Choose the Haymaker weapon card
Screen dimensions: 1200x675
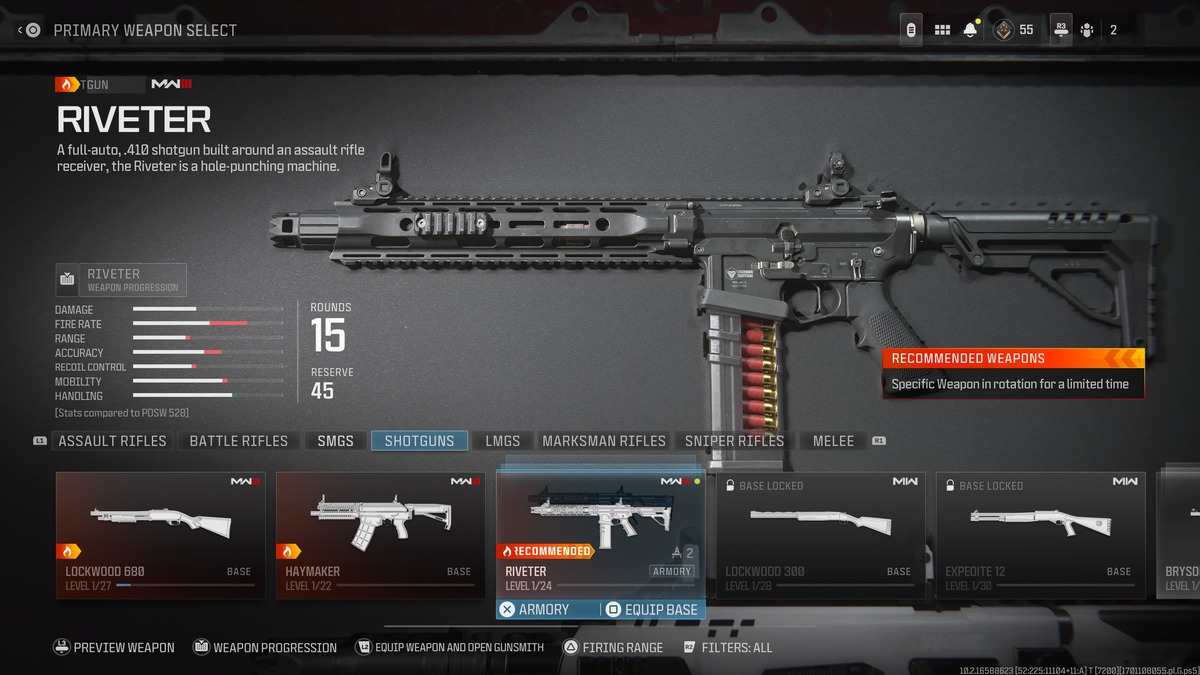381,535
